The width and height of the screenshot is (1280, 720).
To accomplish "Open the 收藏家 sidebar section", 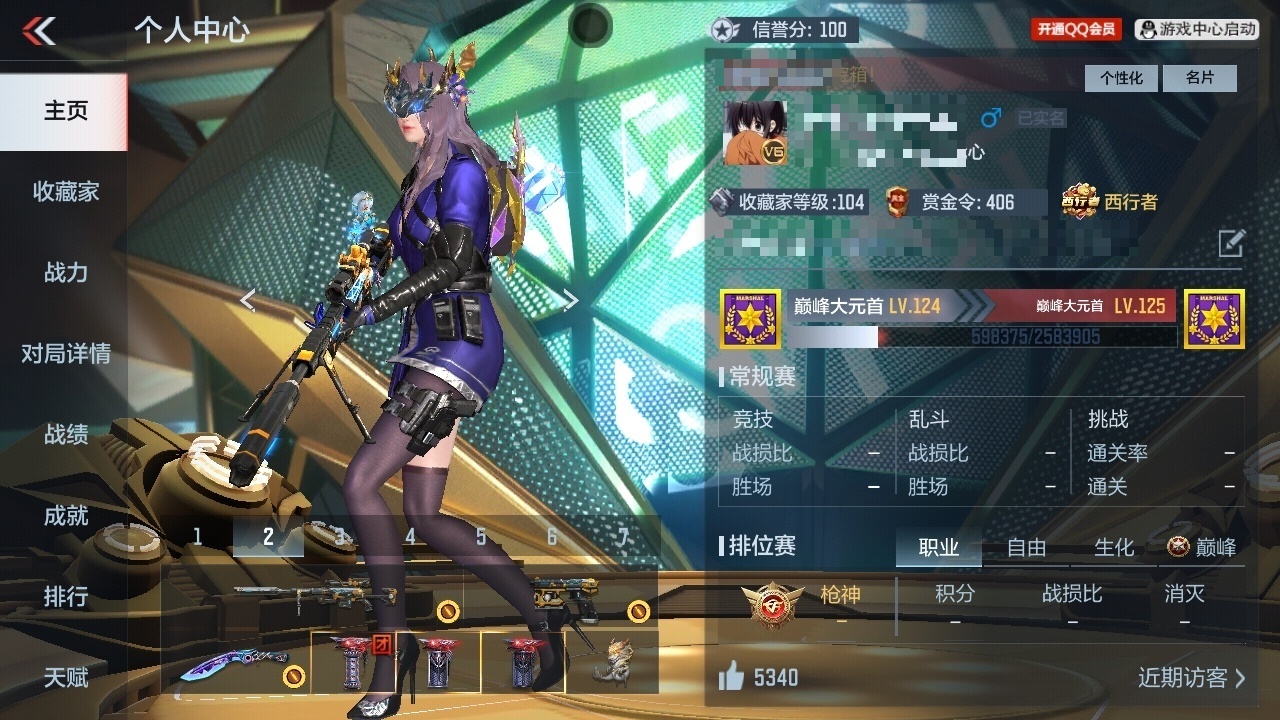I will pyautogui.click(x=65, y=191).
